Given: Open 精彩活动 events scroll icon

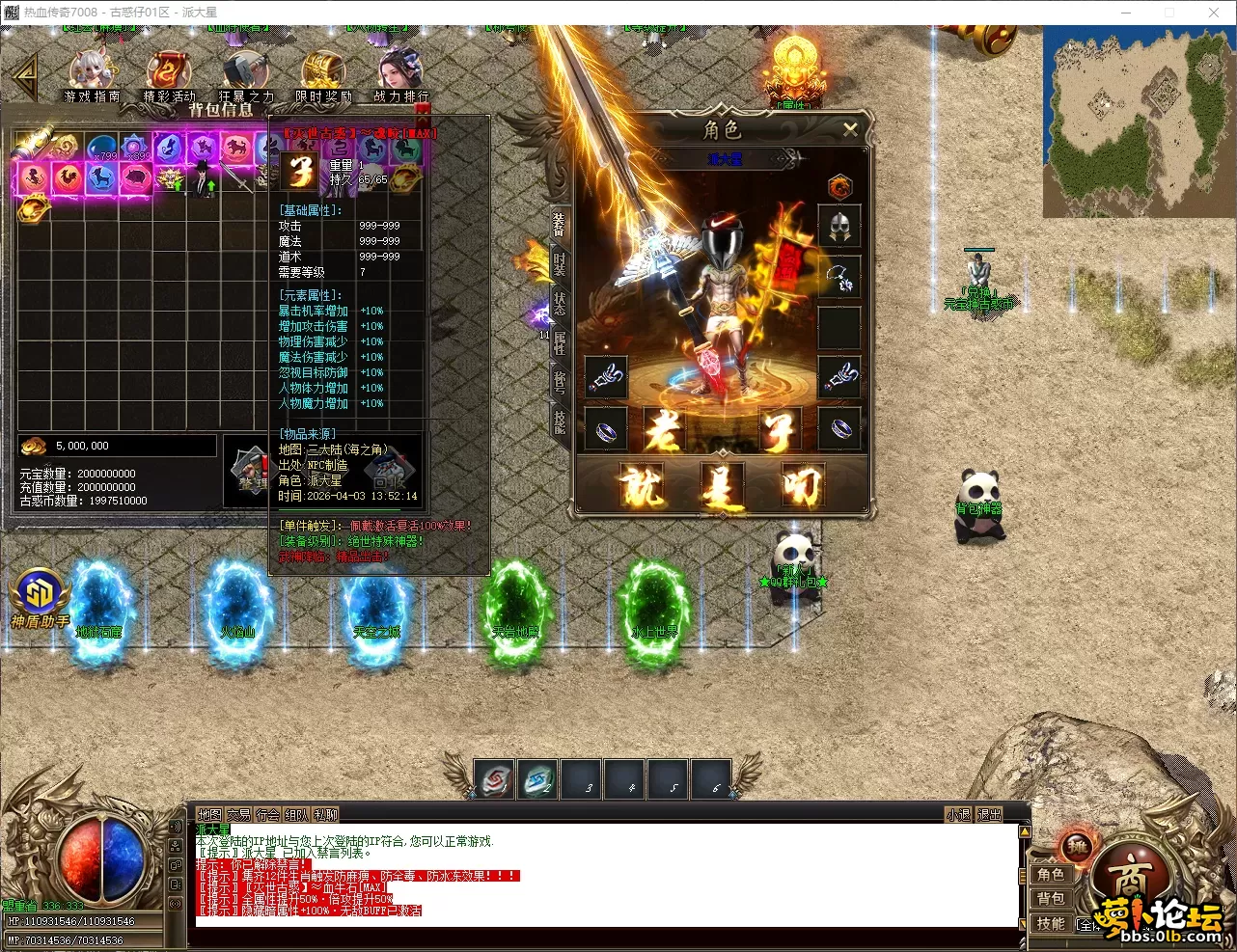Looking at the screenshot, I should (x=169, y=74).
